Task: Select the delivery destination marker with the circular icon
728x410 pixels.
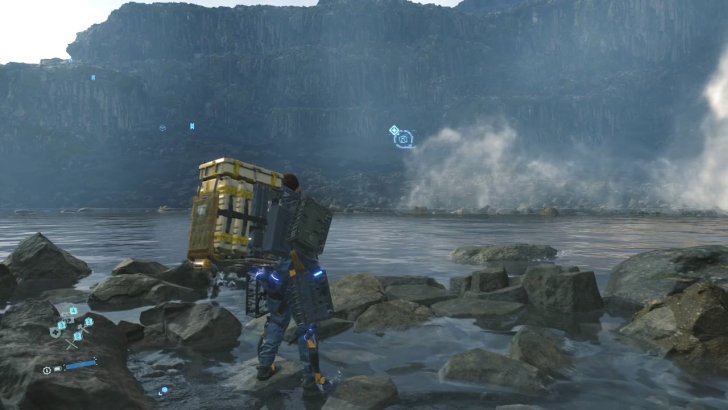Action: tap(403, 139)
